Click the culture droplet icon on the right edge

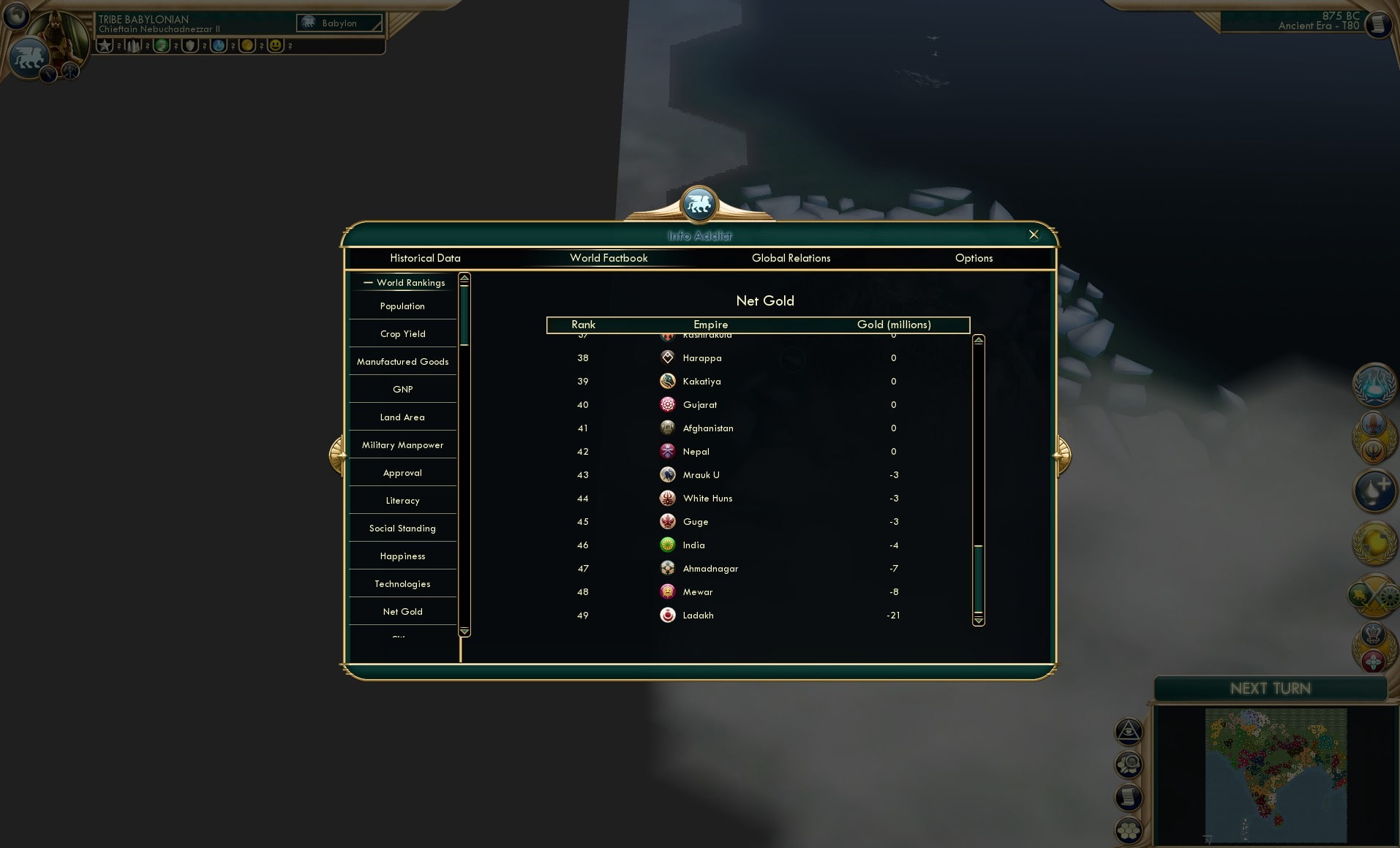[x=1373, y=491]
